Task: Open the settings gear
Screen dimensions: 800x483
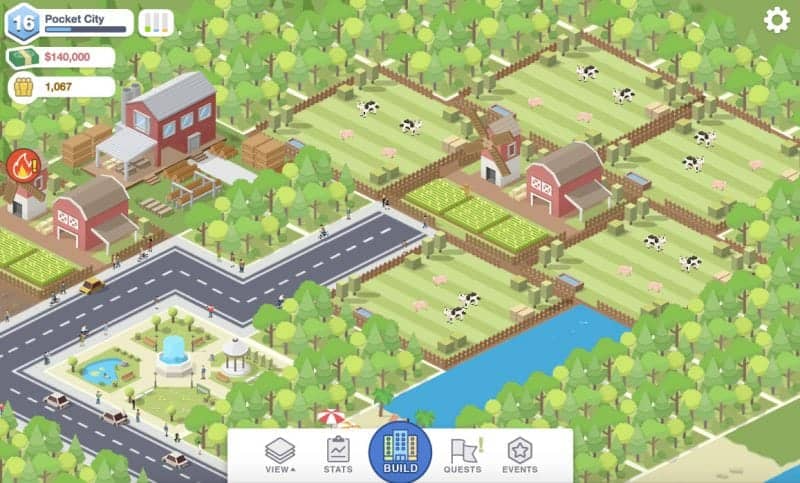Action: click(x=777, y=20)
